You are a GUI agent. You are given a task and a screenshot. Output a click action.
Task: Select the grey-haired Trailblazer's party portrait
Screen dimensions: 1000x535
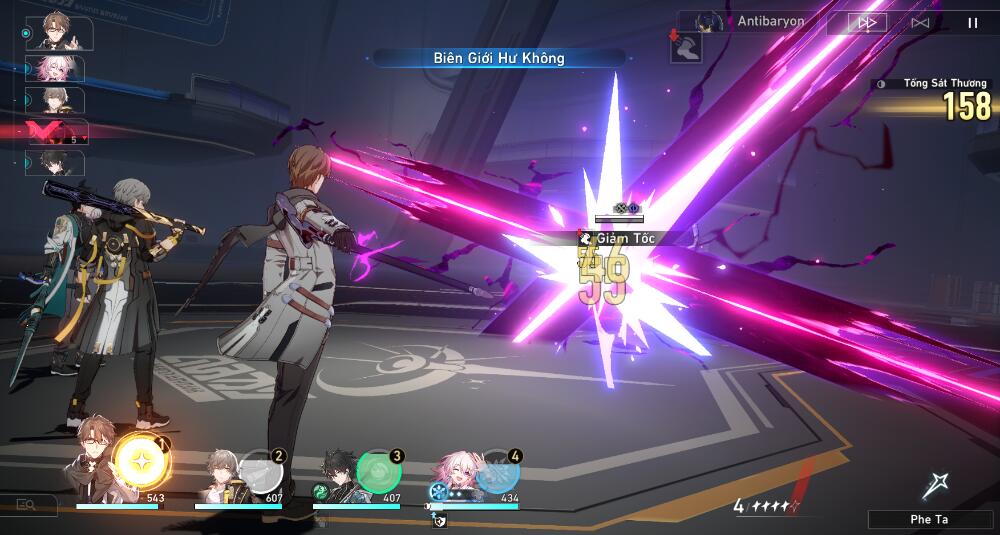[220, 472]
